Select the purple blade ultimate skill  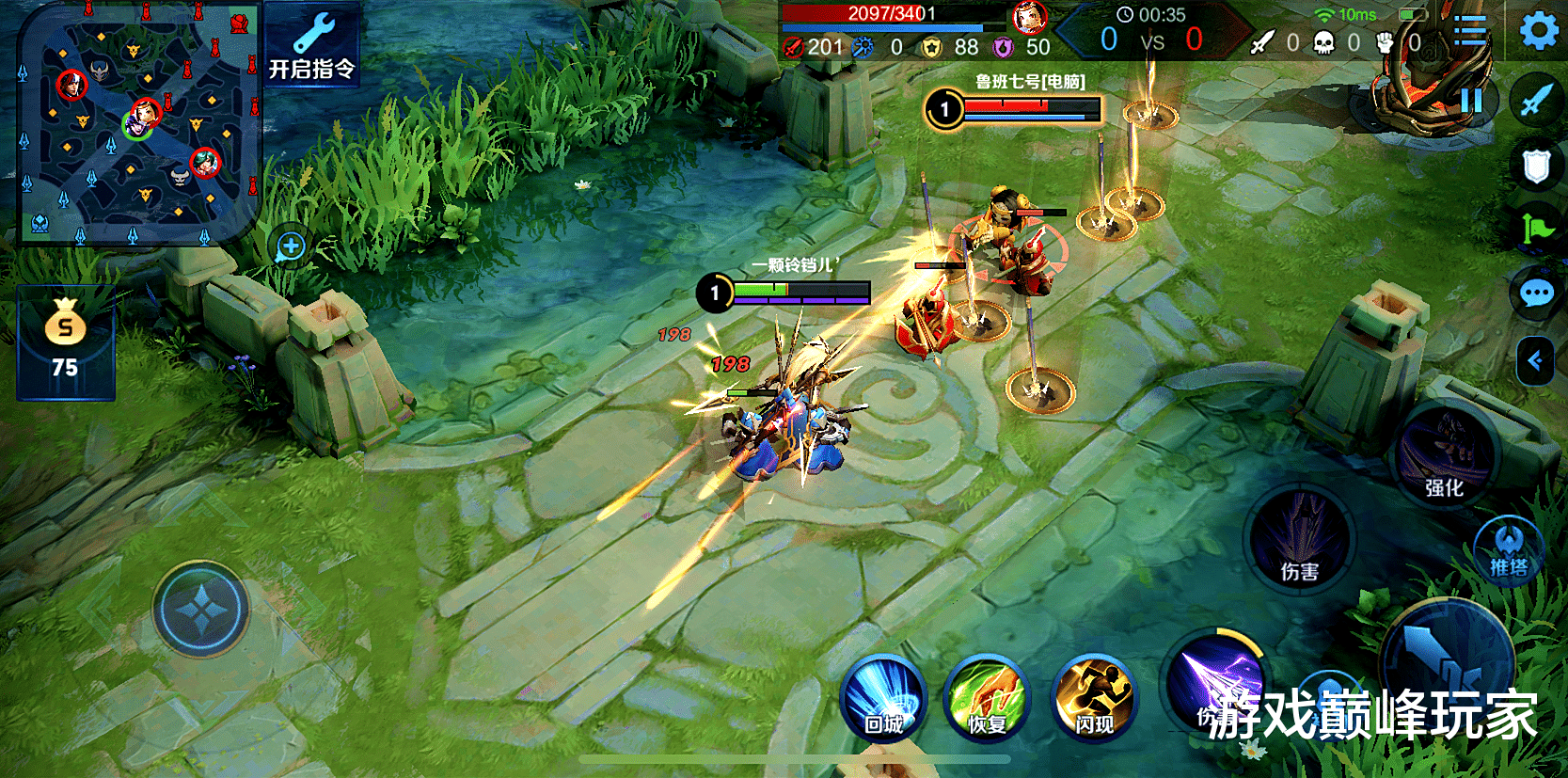coord(1217,679)
